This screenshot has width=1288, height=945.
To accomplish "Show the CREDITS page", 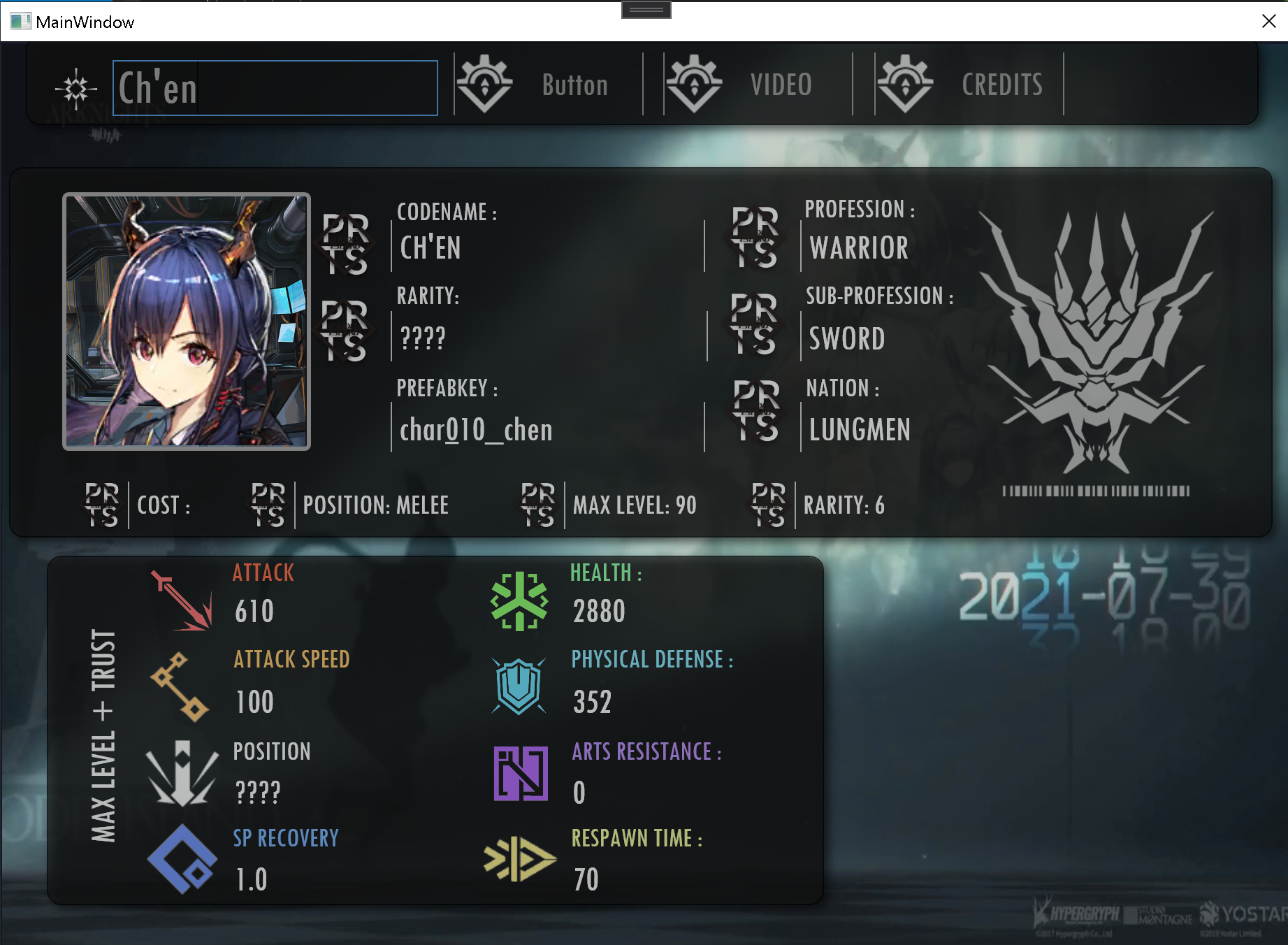I will click(x=969, y=85).
